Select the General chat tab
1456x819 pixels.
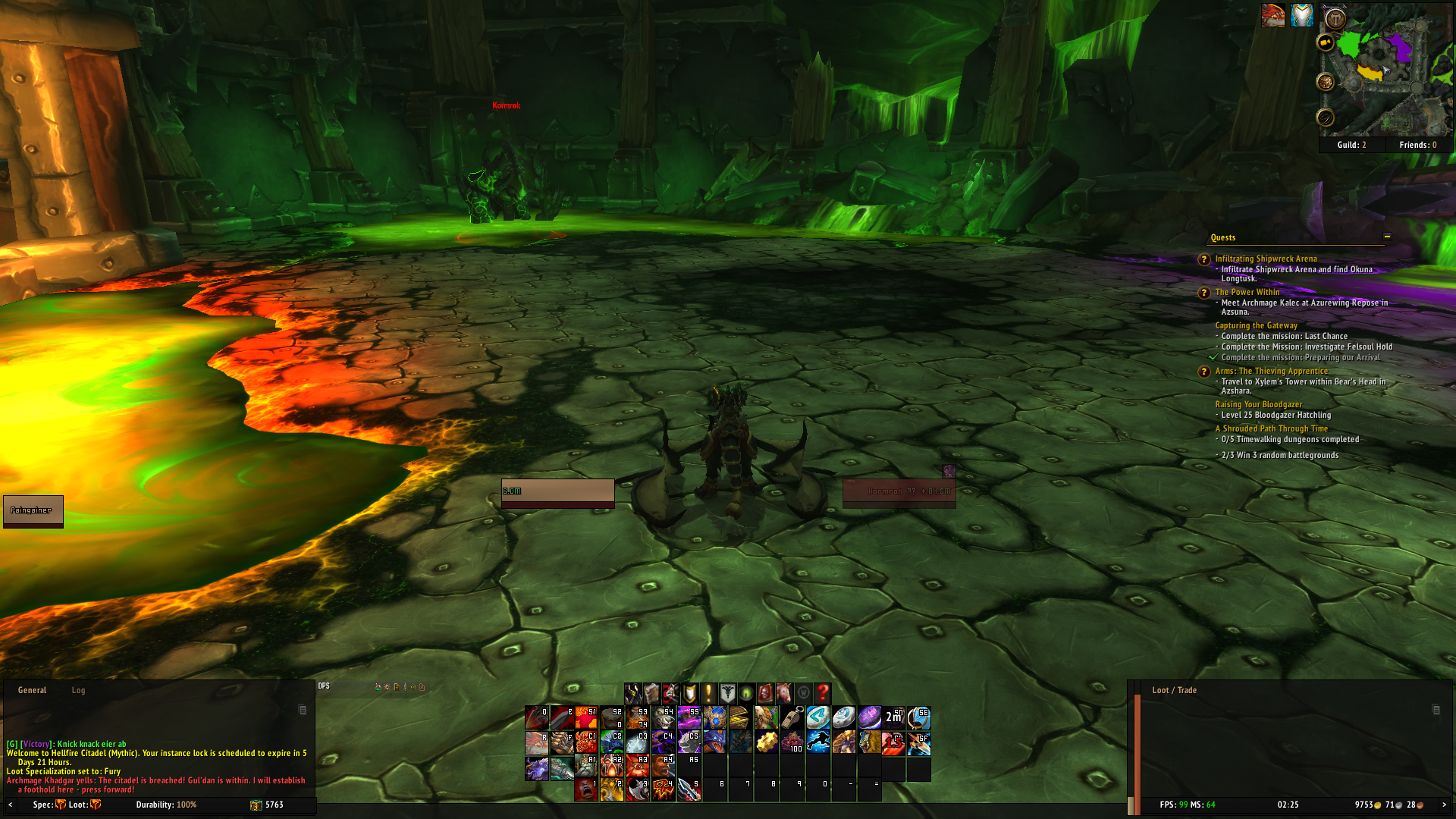coord(32,690)
